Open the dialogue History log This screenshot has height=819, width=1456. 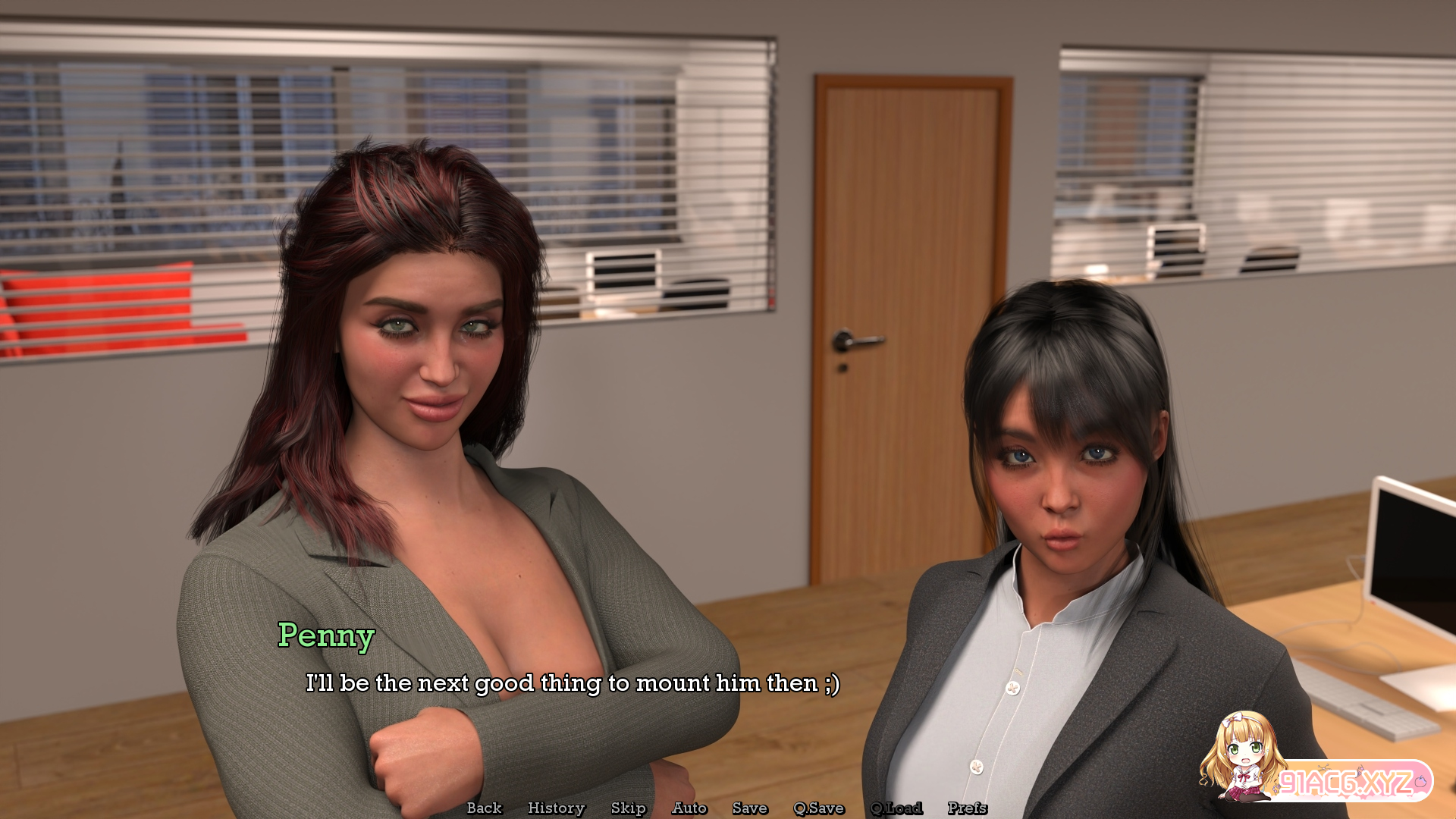(x=556, y=808)
